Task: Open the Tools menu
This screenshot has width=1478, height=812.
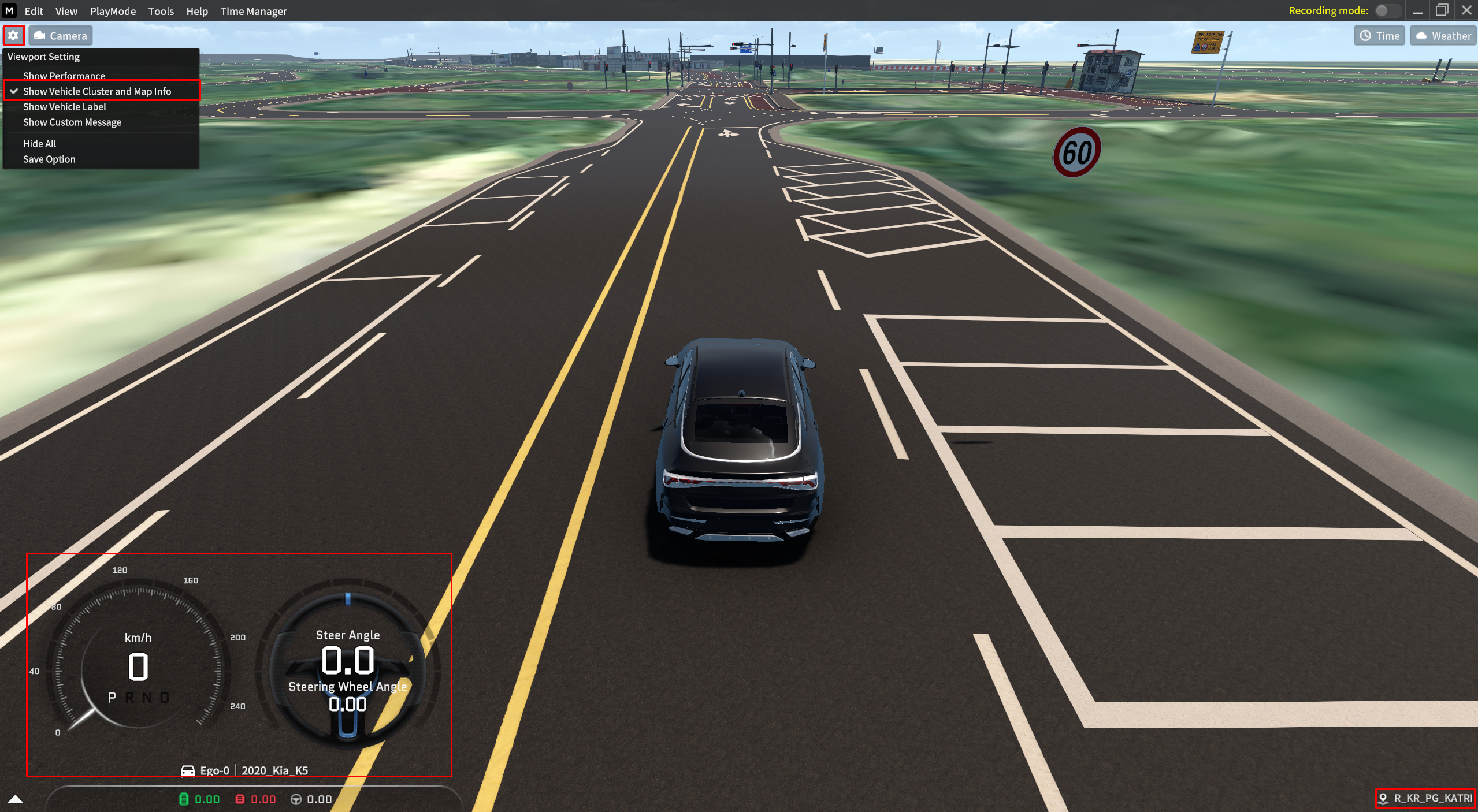Action: pos(161,11)
